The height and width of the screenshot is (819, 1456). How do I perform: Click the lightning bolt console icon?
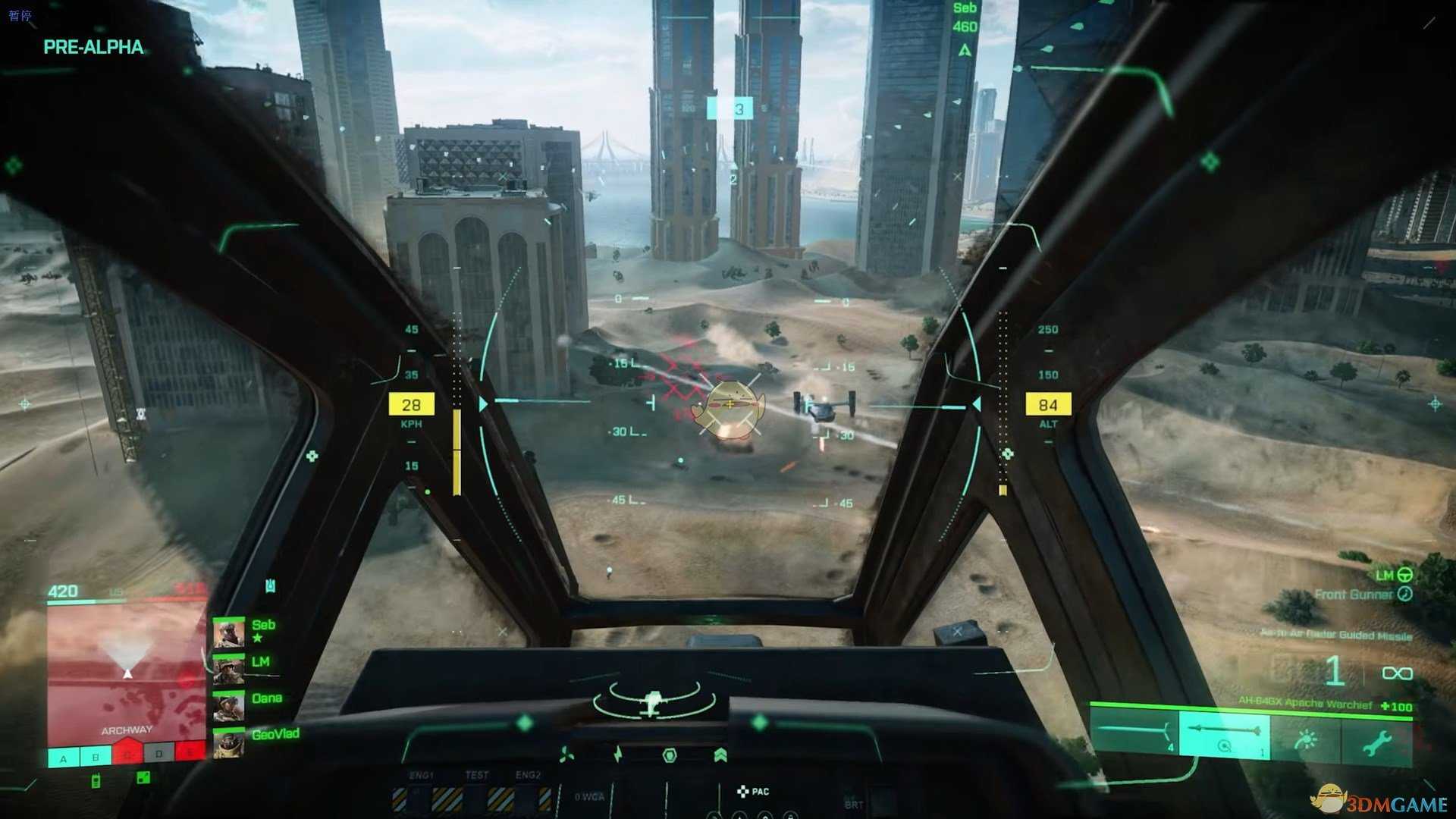617,754
